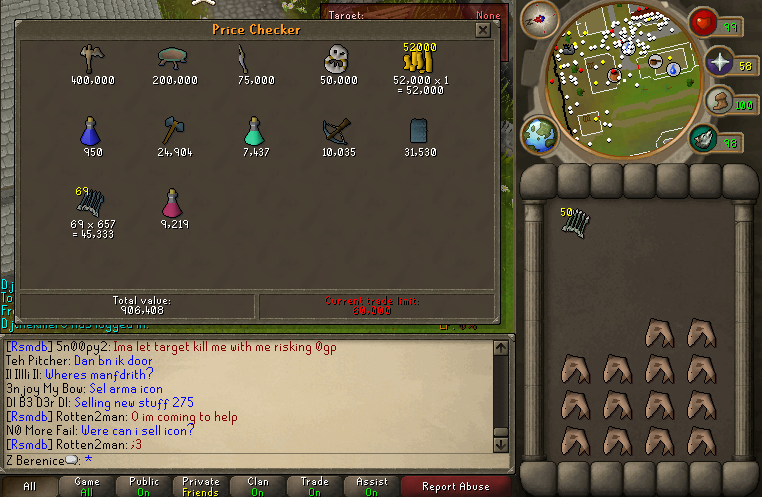Open the Clan chat filter tab
This screenshot has width=762, height=497.
point(257,486)
